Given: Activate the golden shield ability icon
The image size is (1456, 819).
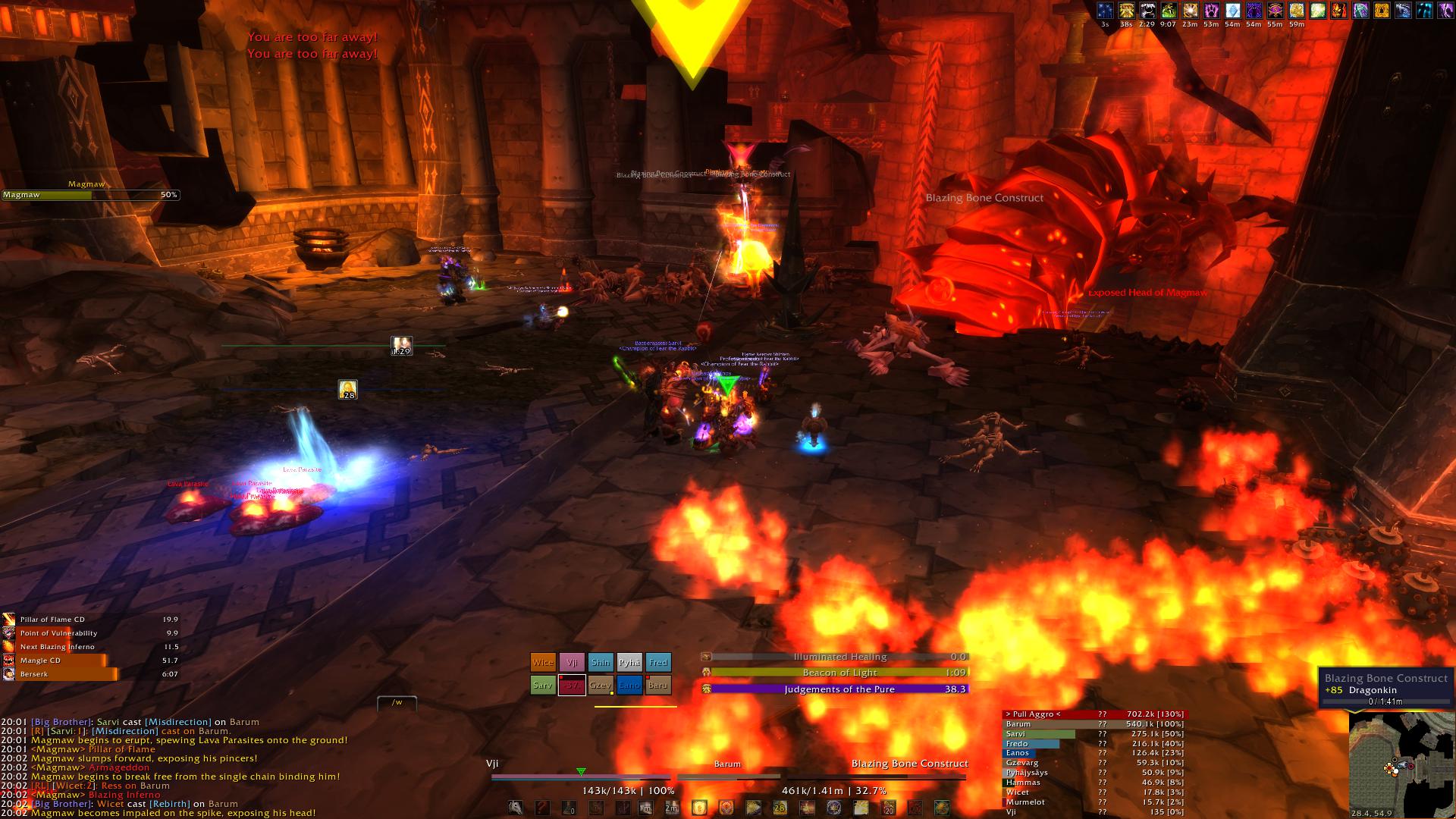Looking at the screenshot, I should (699, 808).
